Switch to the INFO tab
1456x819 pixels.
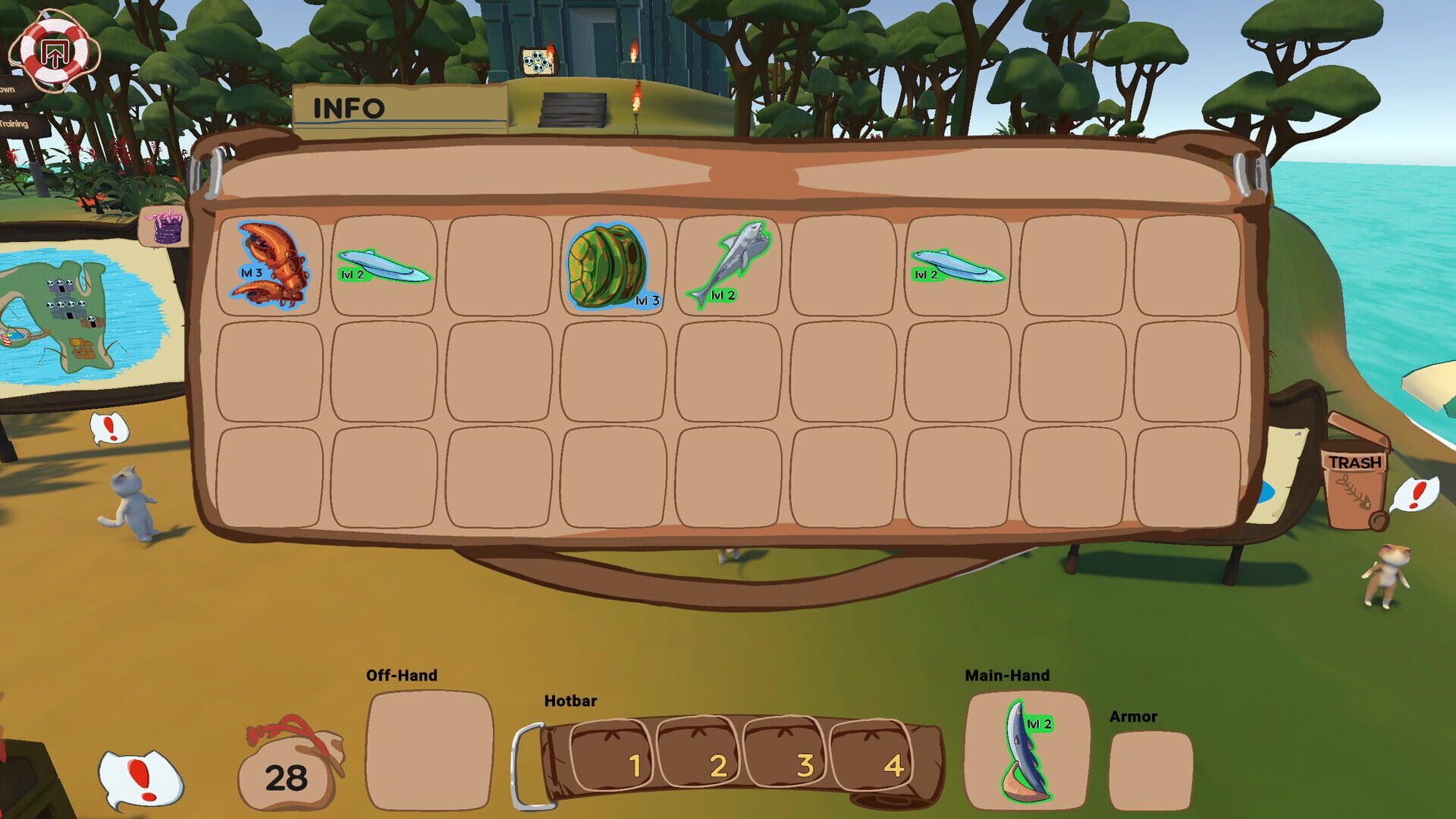(x=349, y=108)
